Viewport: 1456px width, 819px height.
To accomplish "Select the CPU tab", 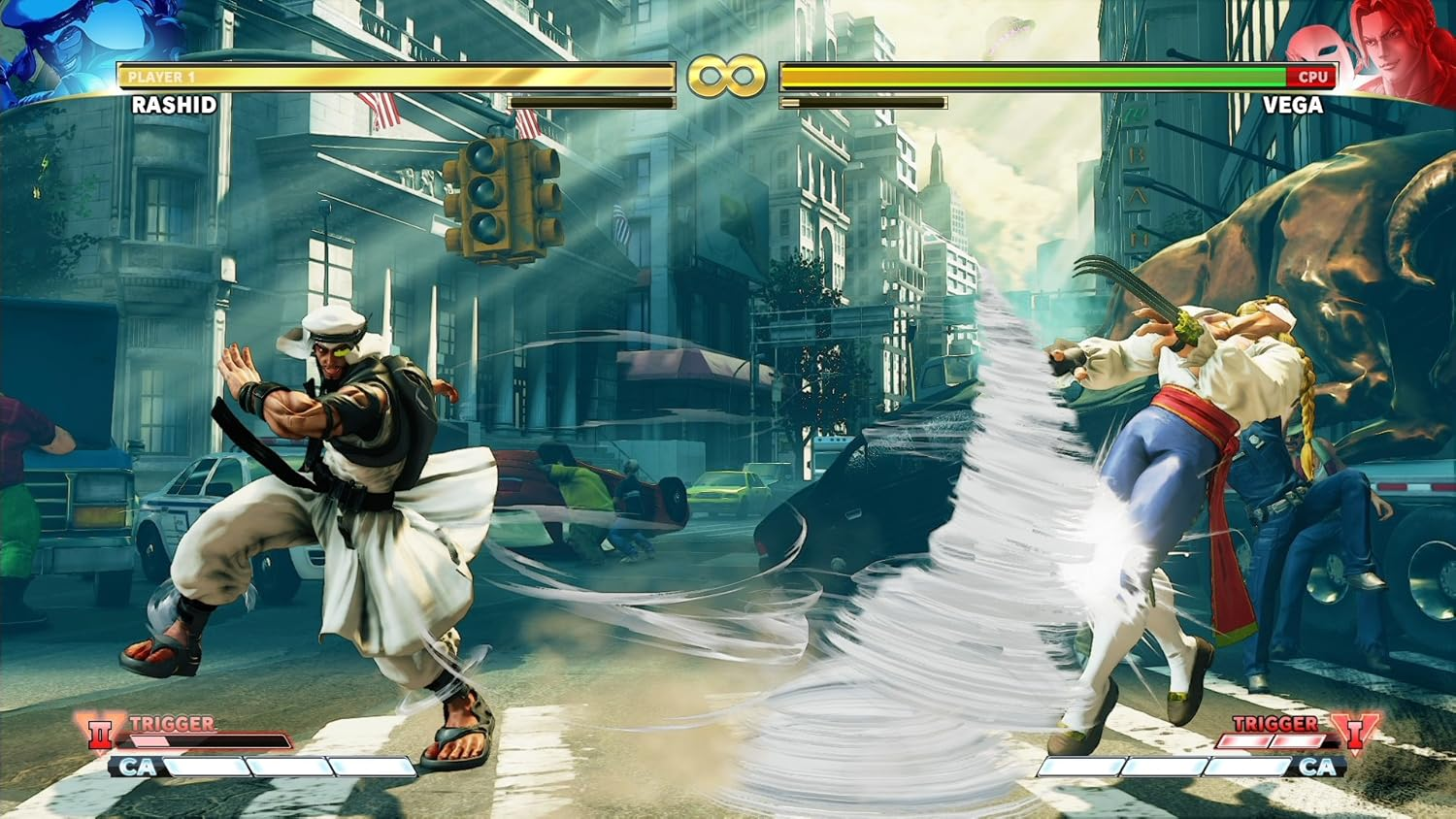I will [1311, 77].
